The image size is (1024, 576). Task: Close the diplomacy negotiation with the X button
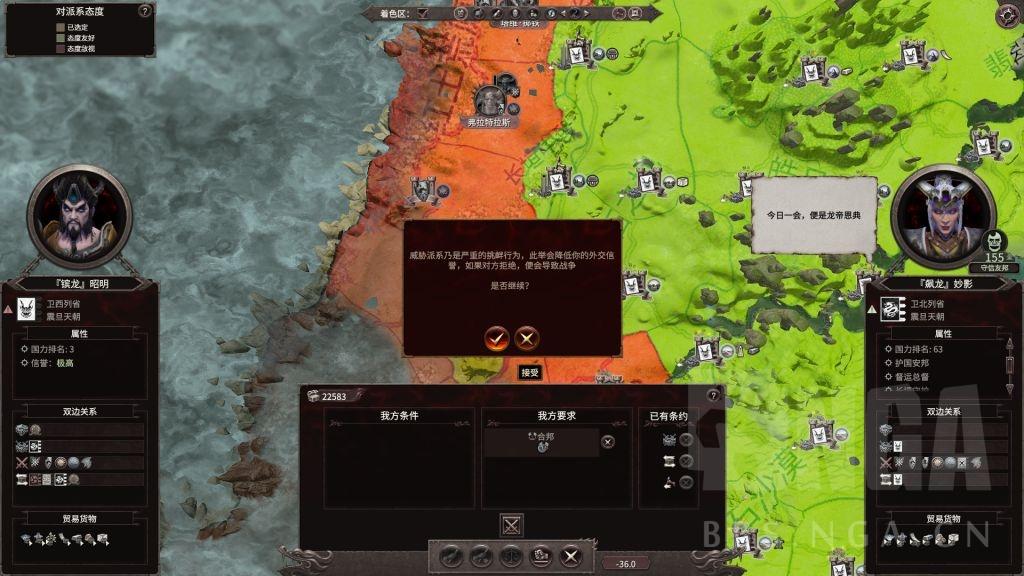571,556
